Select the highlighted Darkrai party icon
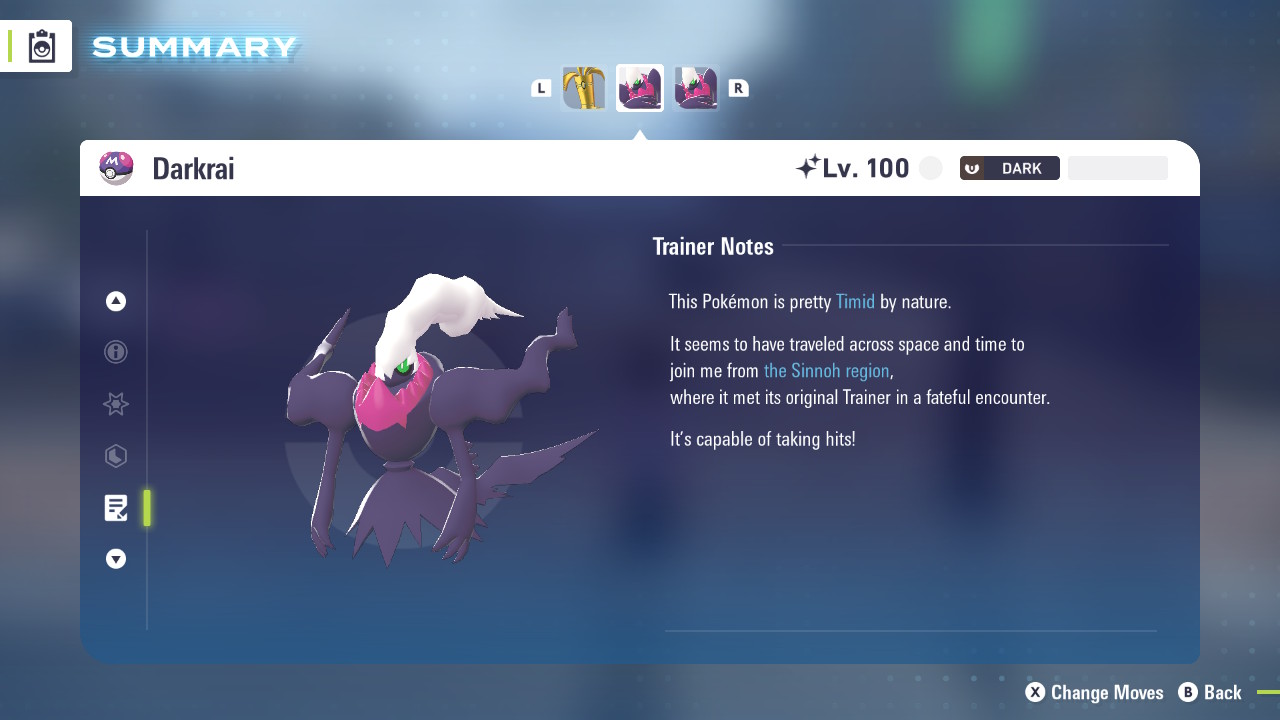This screenshot has width=1280, height=720. tap(640, 88)
